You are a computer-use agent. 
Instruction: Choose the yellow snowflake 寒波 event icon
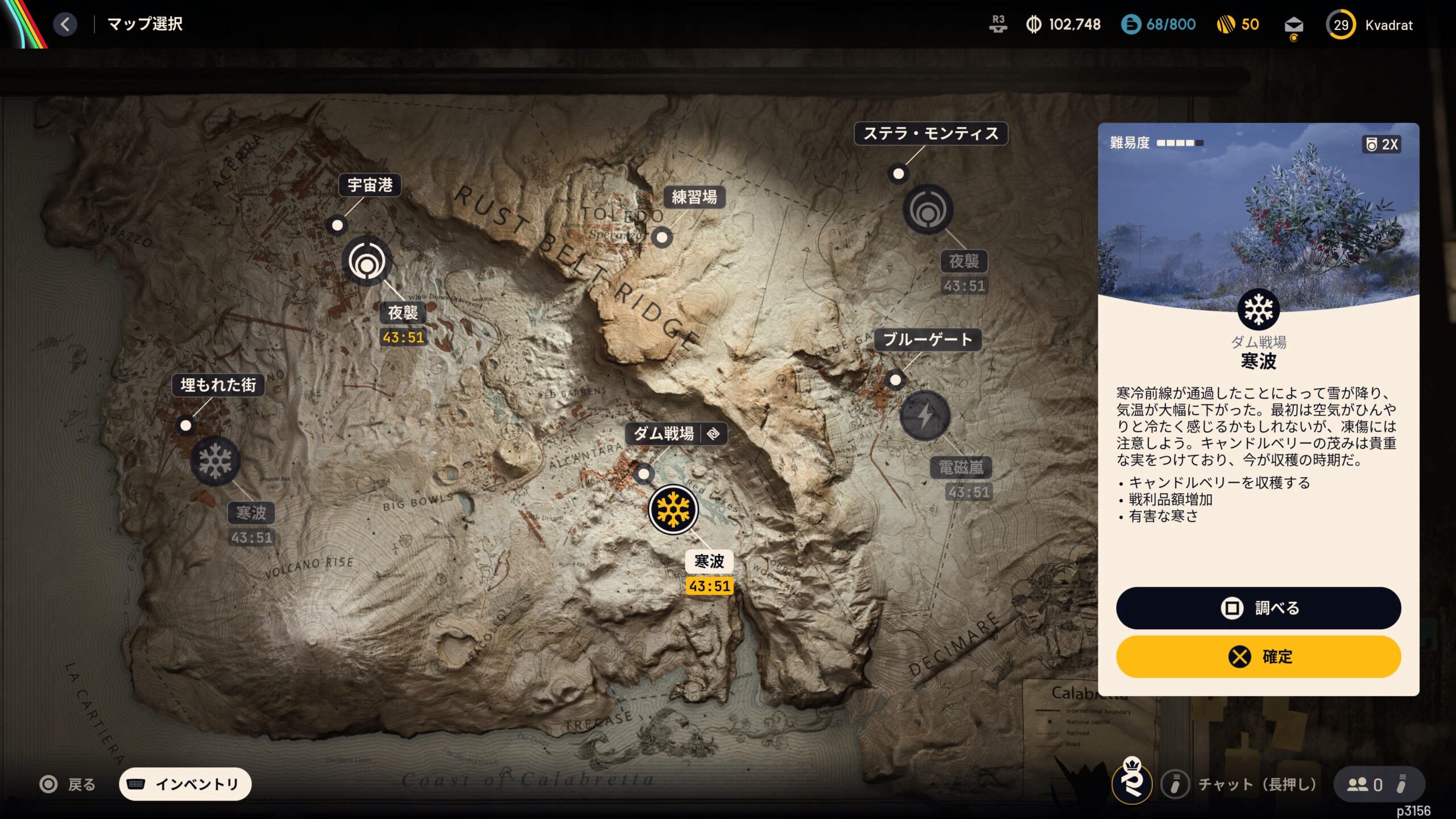pos(673,510)
